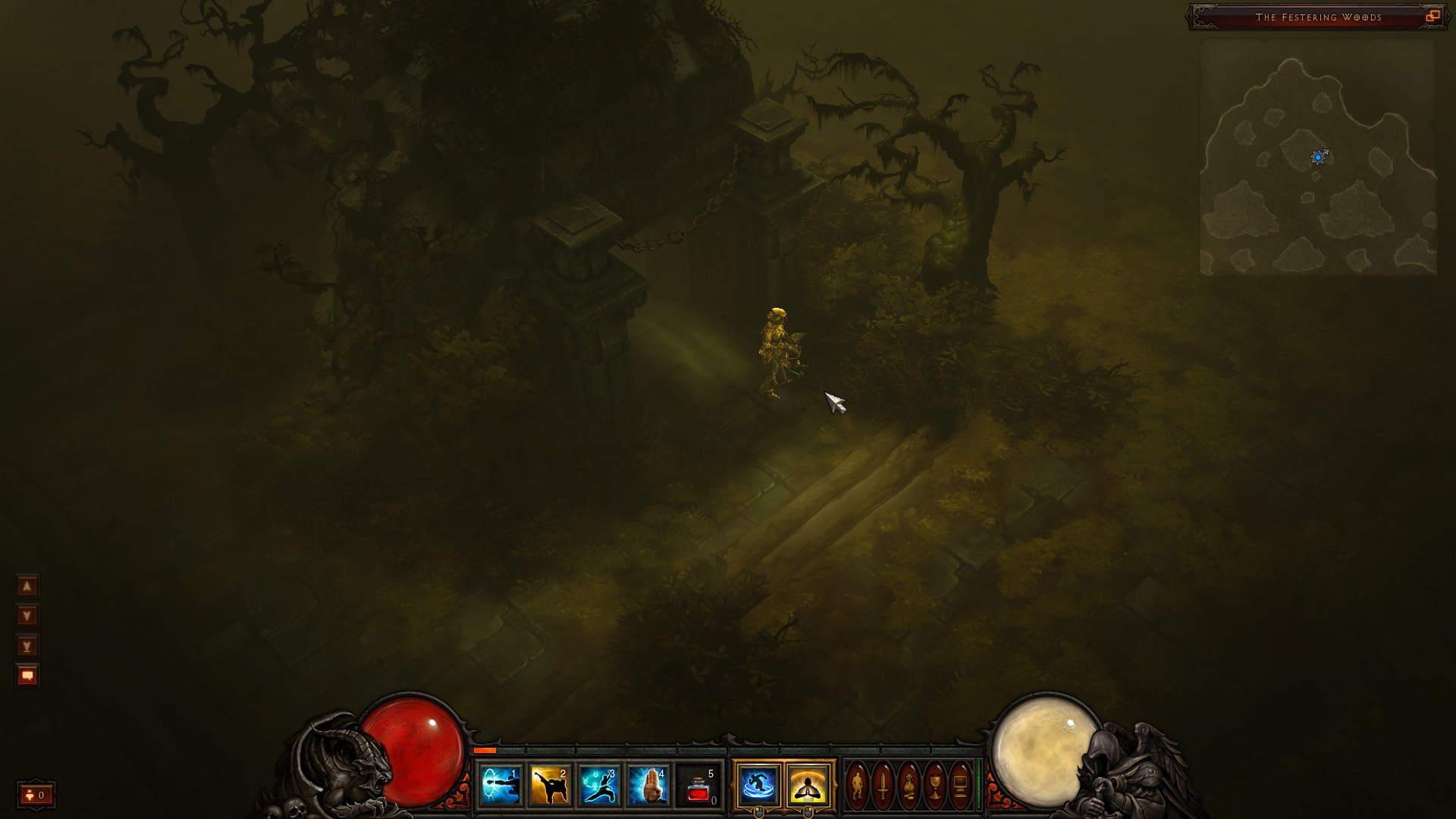Click the plain chat scroll down arrow
1456x819 pixels.
(27, 616)
